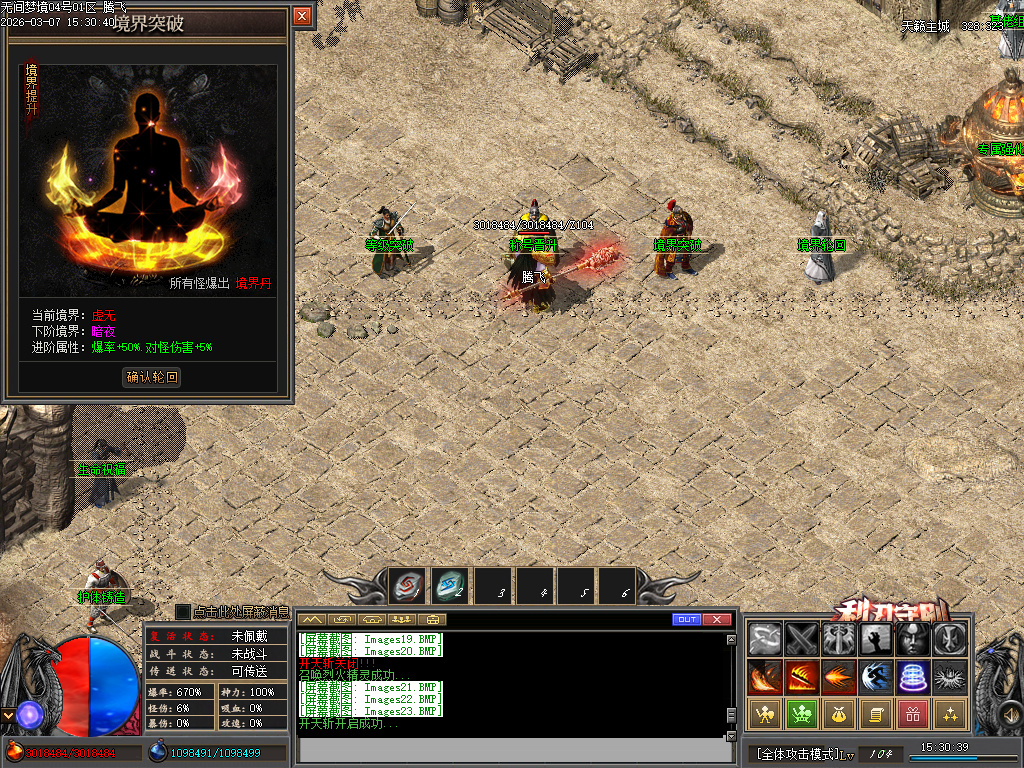Open the character panel with warrior icon

pos(764,714)
